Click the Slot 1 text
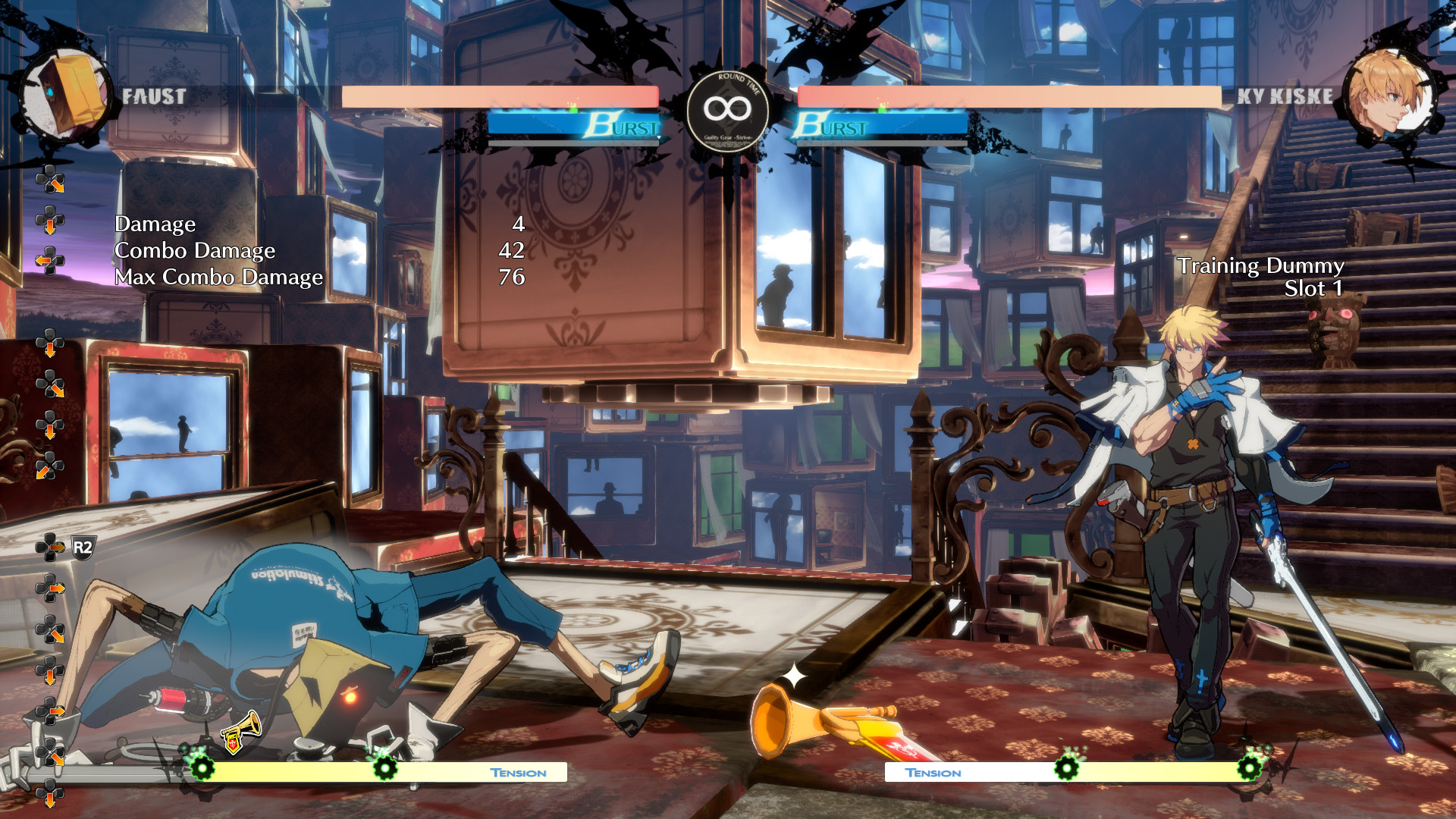 [1313, 288]
